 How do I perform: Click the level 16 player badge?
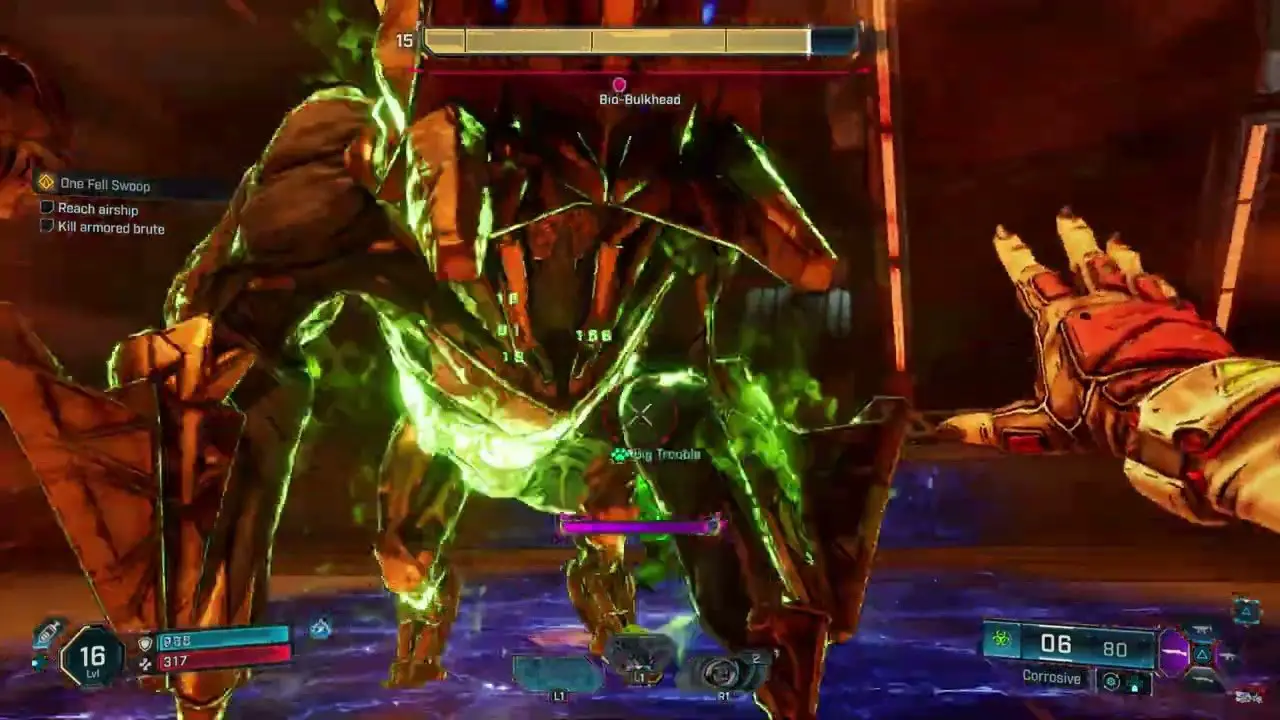coord(92,657)
